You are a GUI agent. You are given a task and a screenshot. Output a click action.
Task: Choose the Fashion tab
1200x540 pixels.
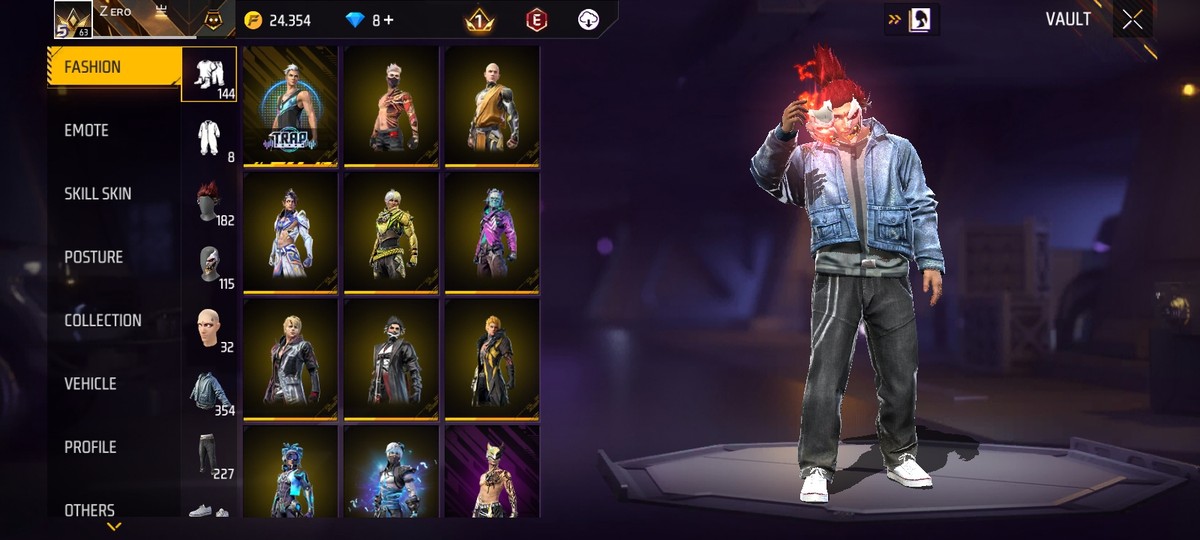(x=93, y=68)
